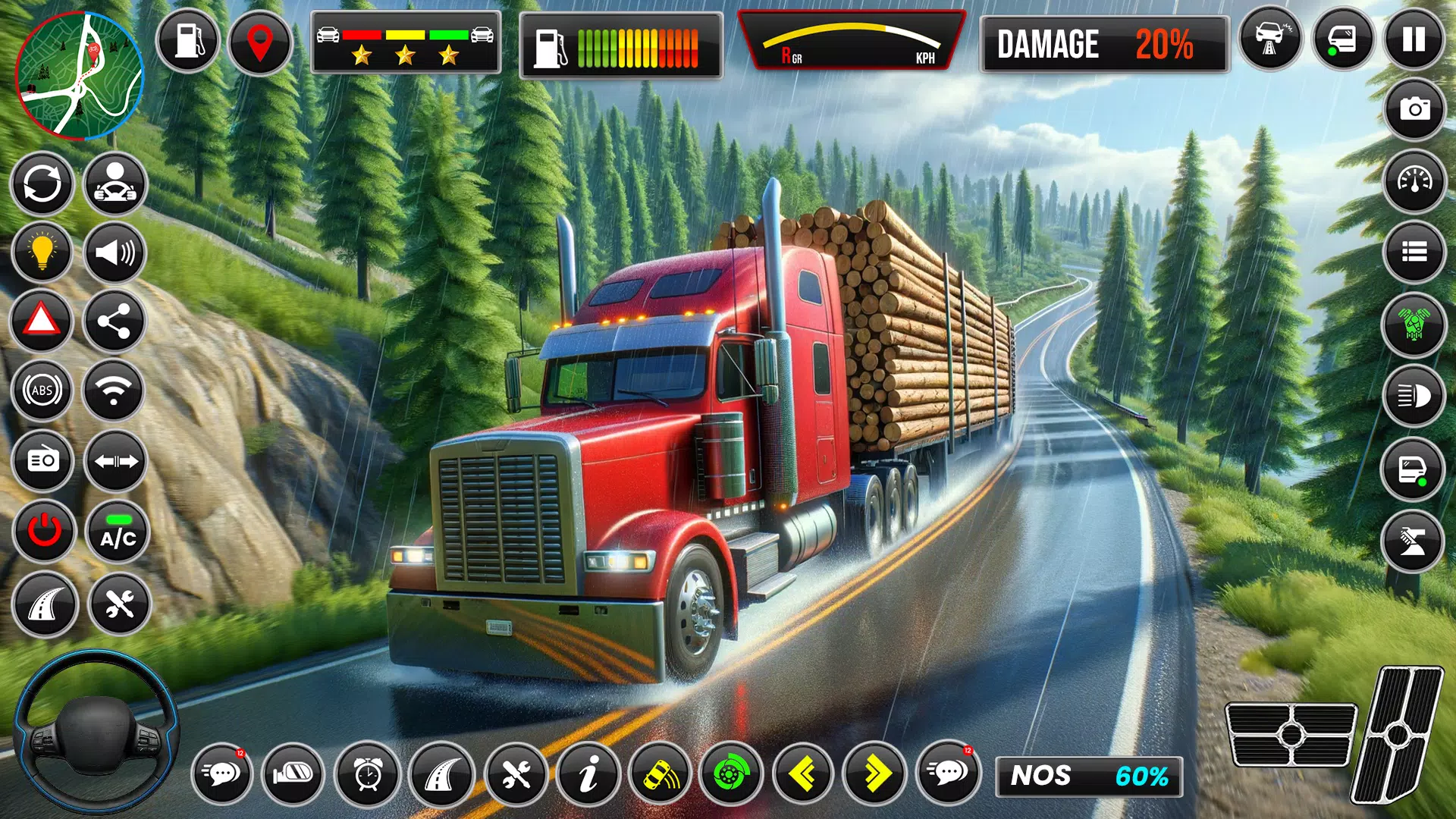Toggle the light bulb button

pyautogui.click(x=42, y=252)
